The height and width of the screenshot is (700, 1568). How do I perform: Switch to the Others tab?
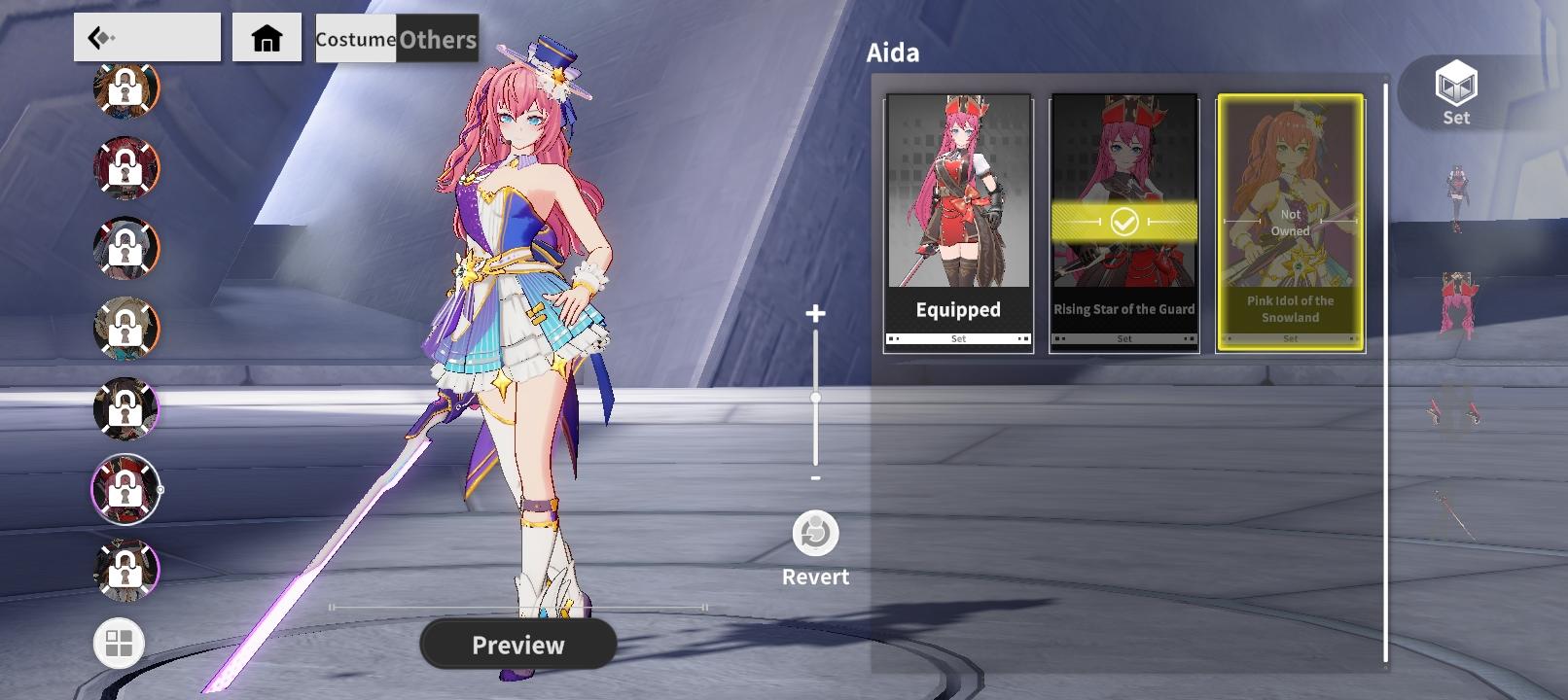pos(434,40)
